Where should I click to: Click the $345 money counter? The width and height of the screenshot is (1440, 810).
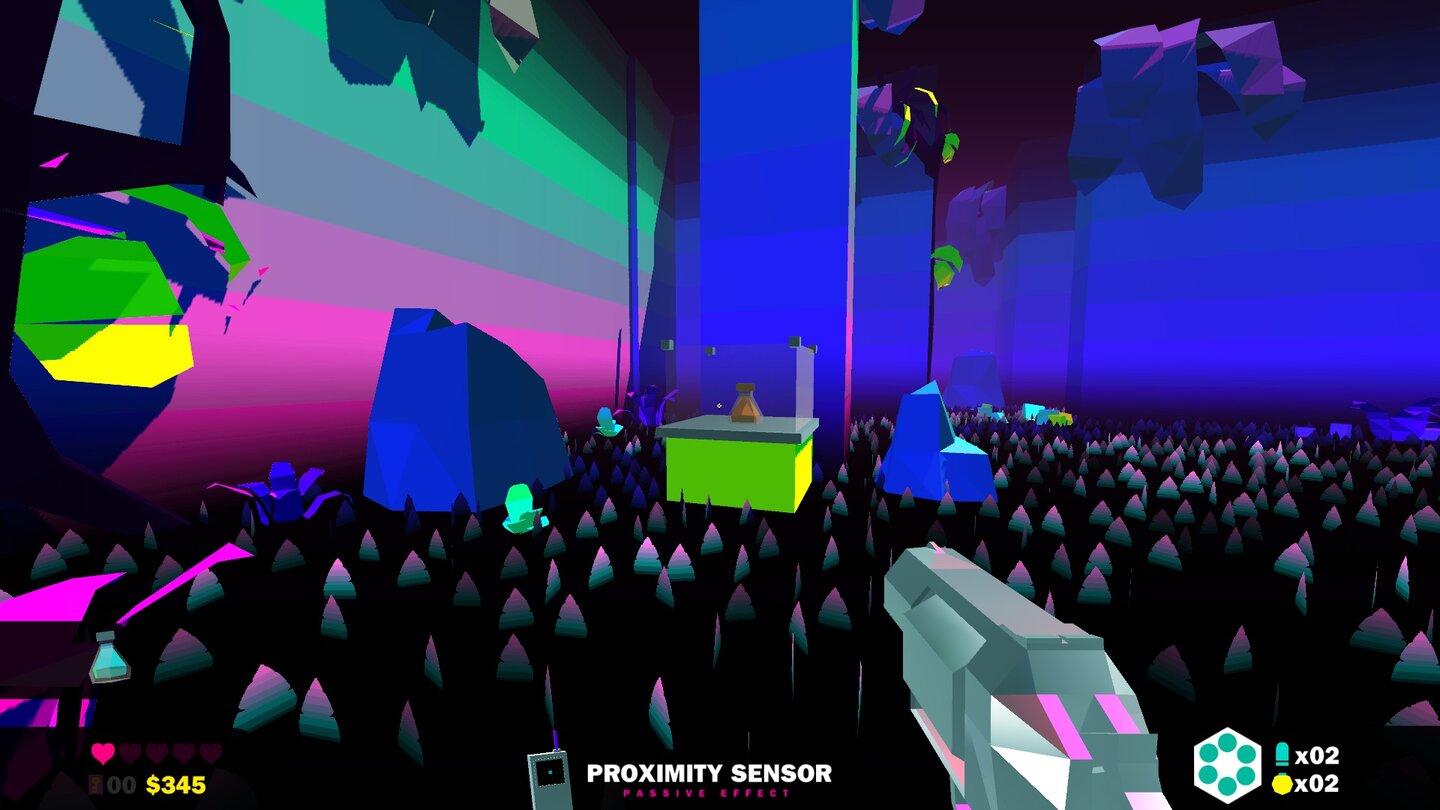[176, 784]
